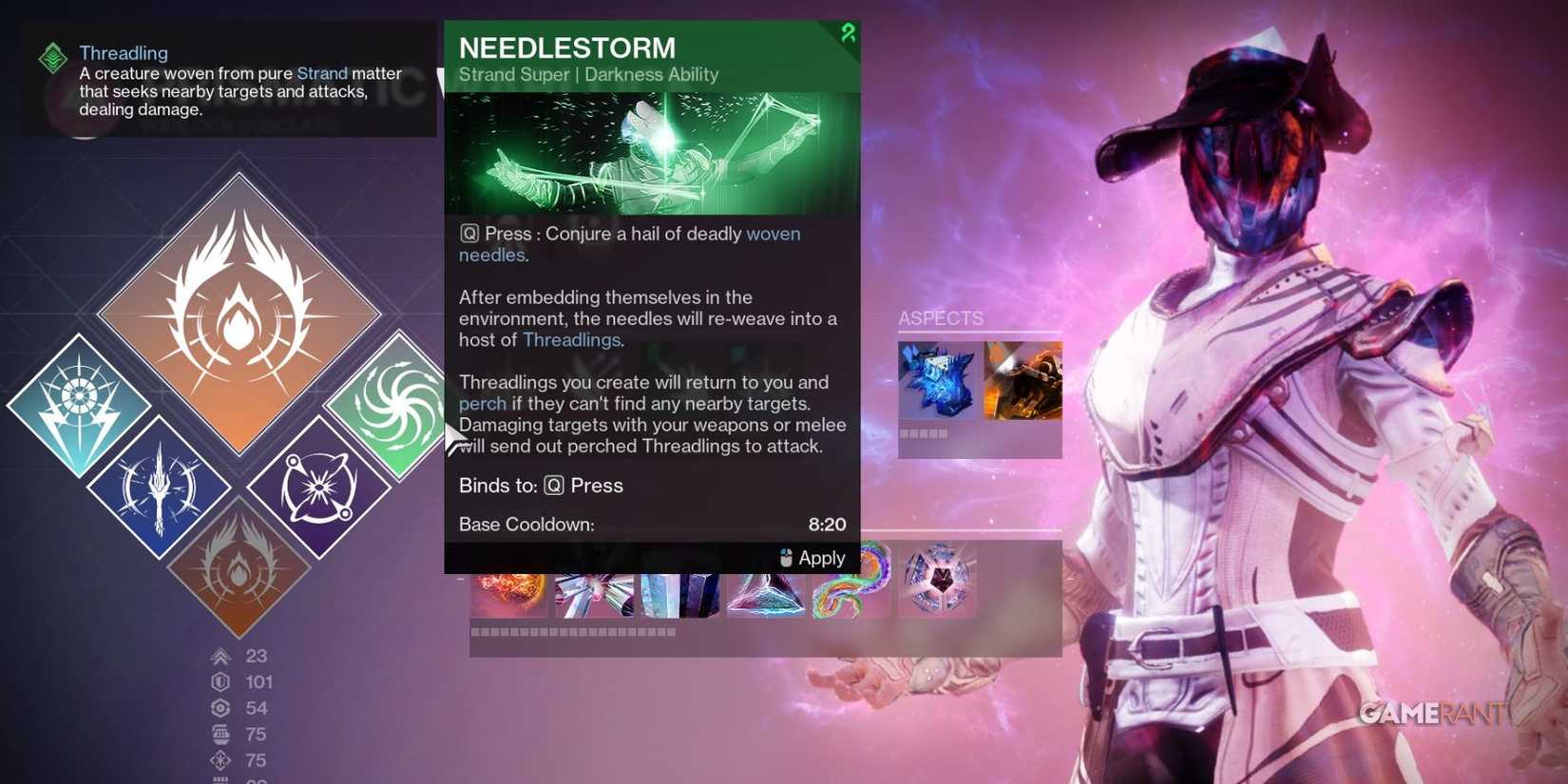1568x784 pixels.
Task: Click the perch keyword link
Action: 482,403
